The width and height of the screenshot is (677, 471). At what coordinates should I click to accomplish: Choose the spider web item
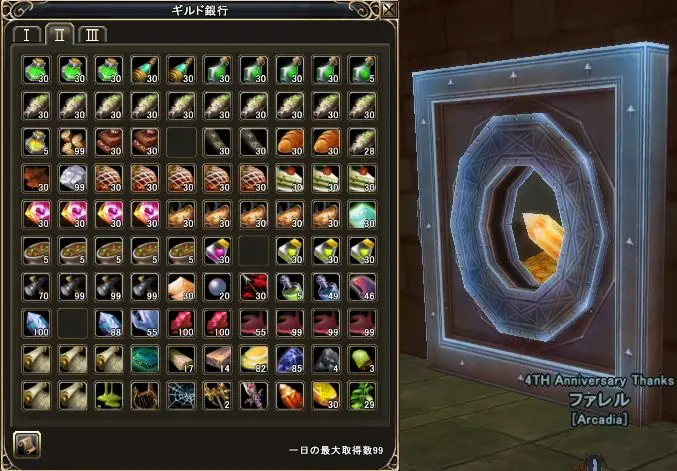point(184,396)
